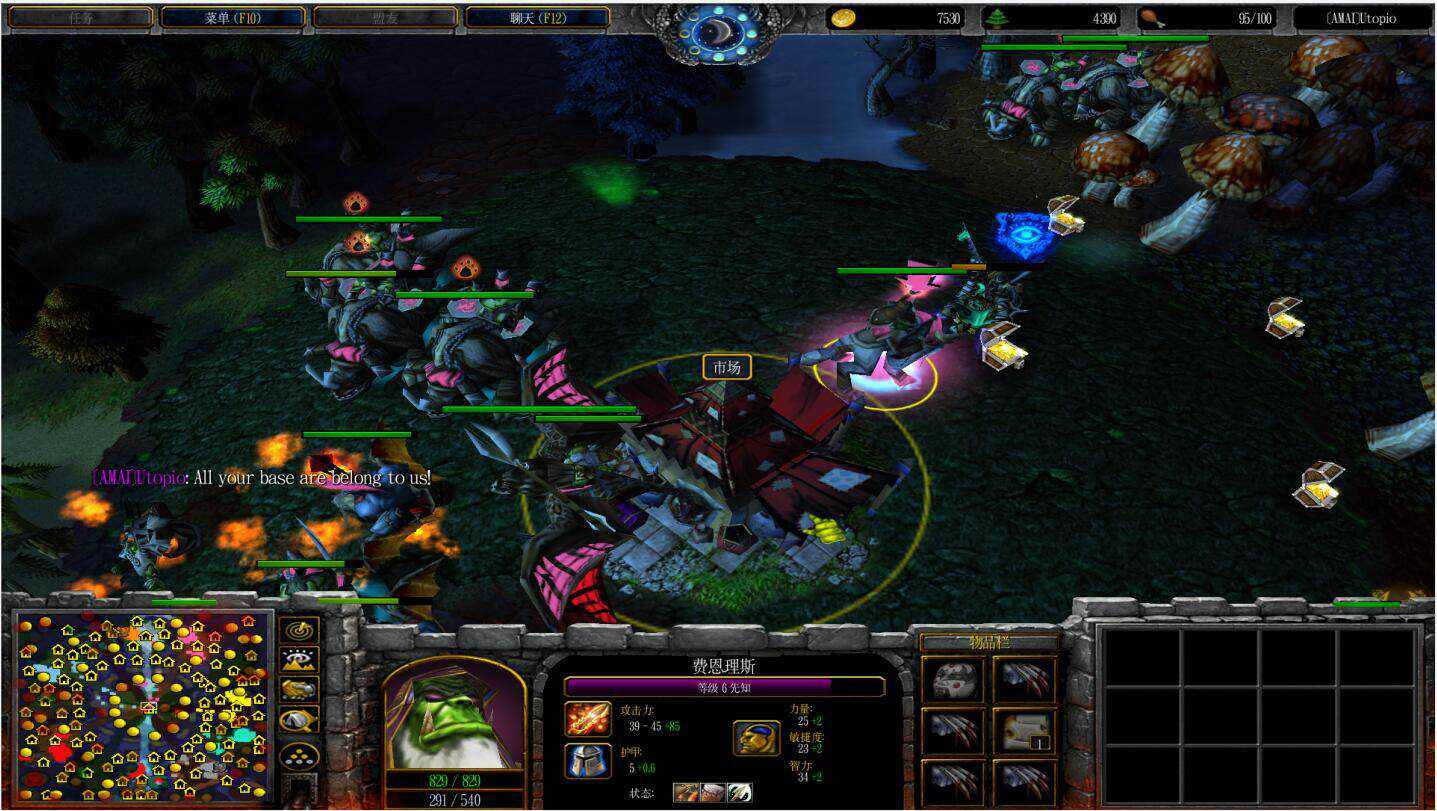
Task: Click the helmet armor icon
Action: [588, 761]
